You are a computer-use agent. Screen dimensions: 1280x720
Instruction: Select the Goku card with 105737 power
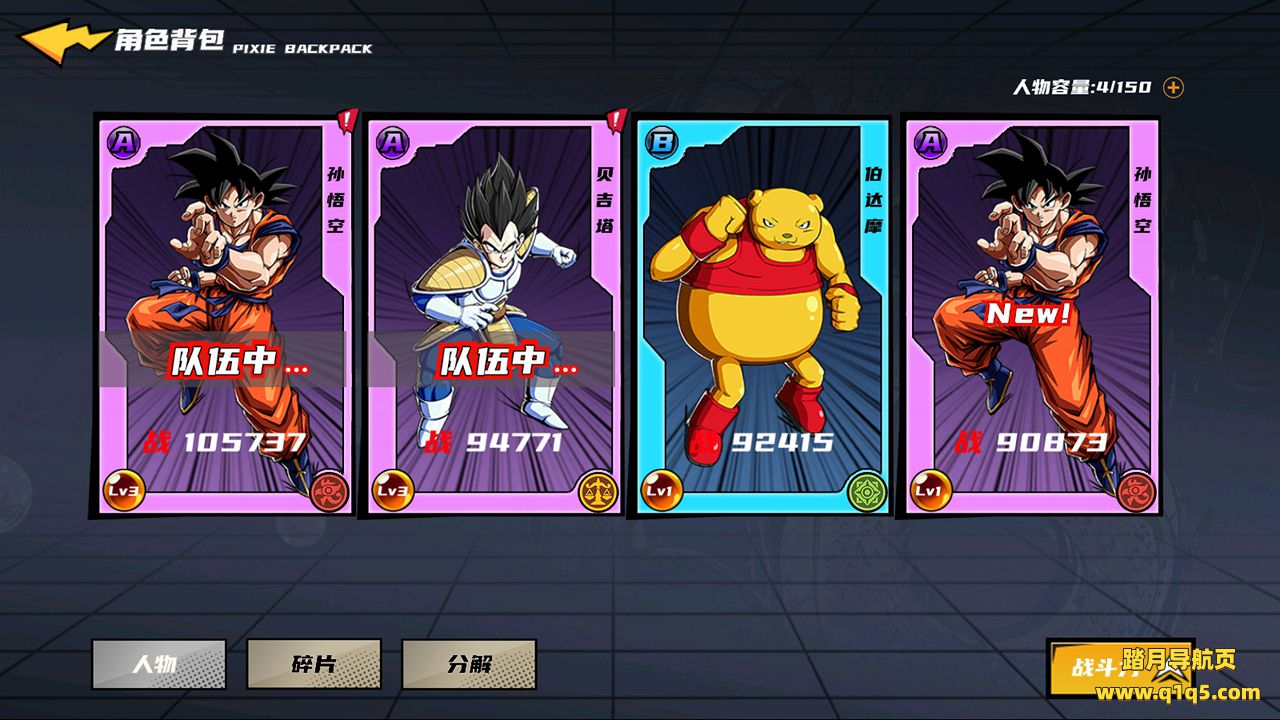coord(225,315)
